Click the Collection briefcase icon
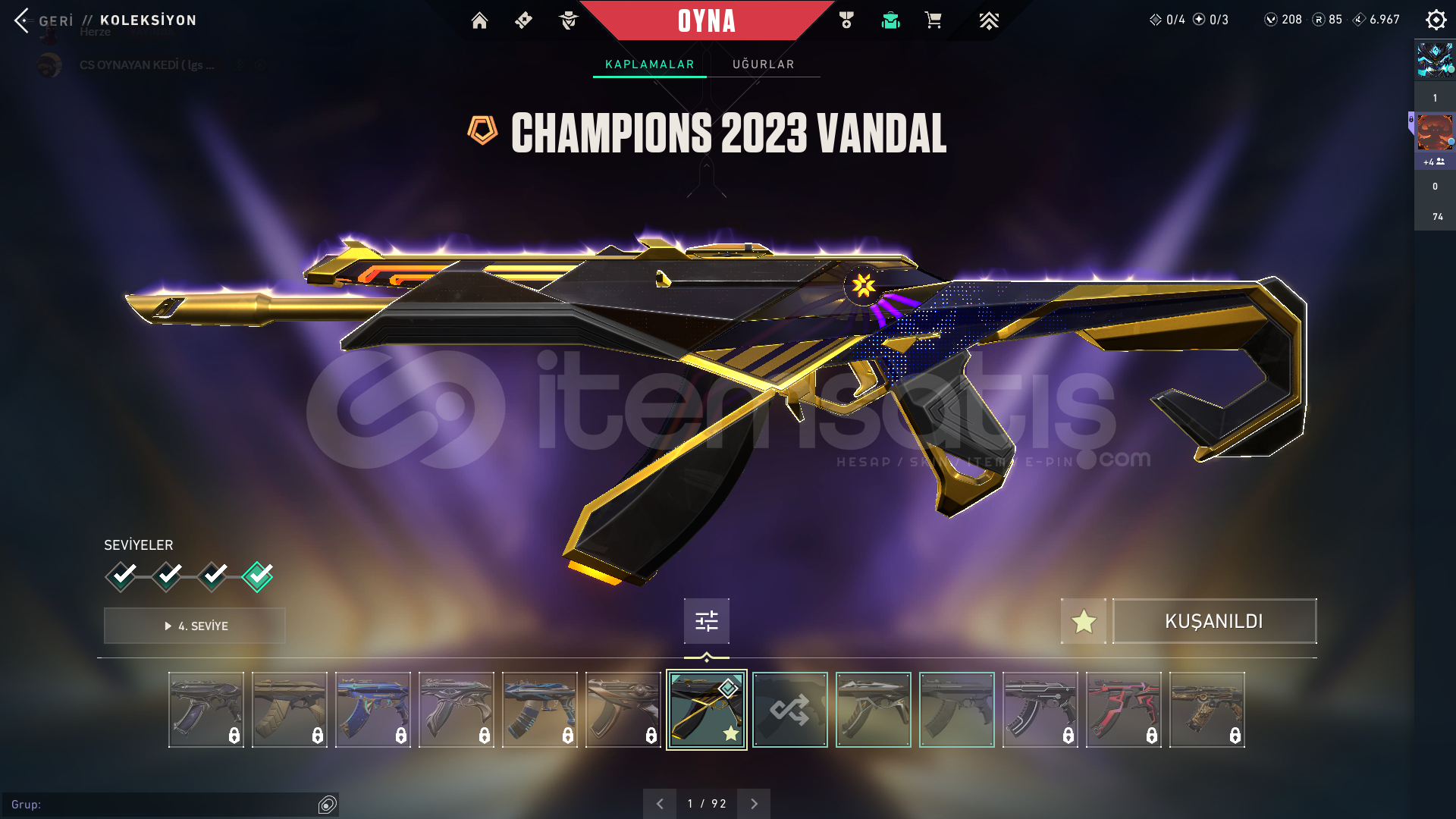Image resolution: width=1456 pixels, height=819 pixels. click(890, 21)
